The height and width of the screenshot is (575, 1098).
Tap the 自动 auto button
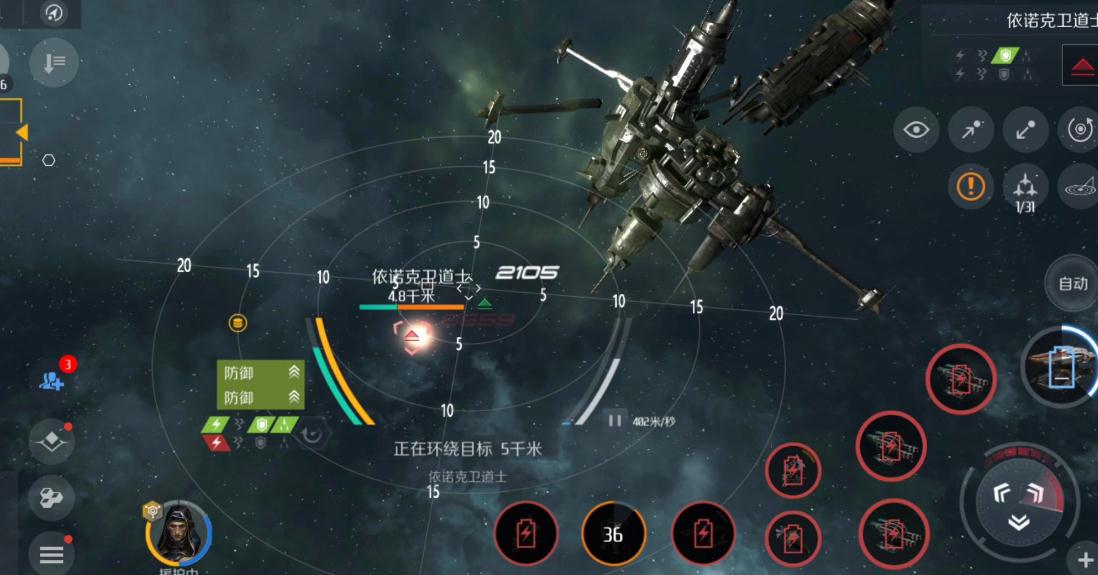(x=1072, y=283)
